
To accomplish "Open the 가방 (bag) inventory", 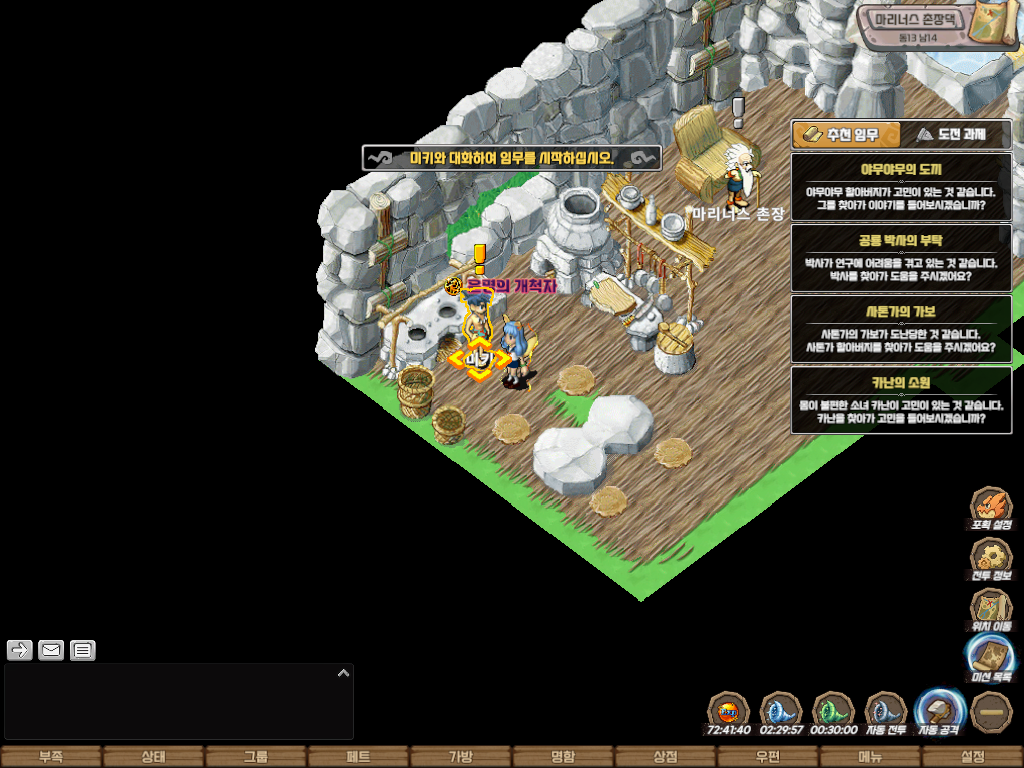I will 460,757.
